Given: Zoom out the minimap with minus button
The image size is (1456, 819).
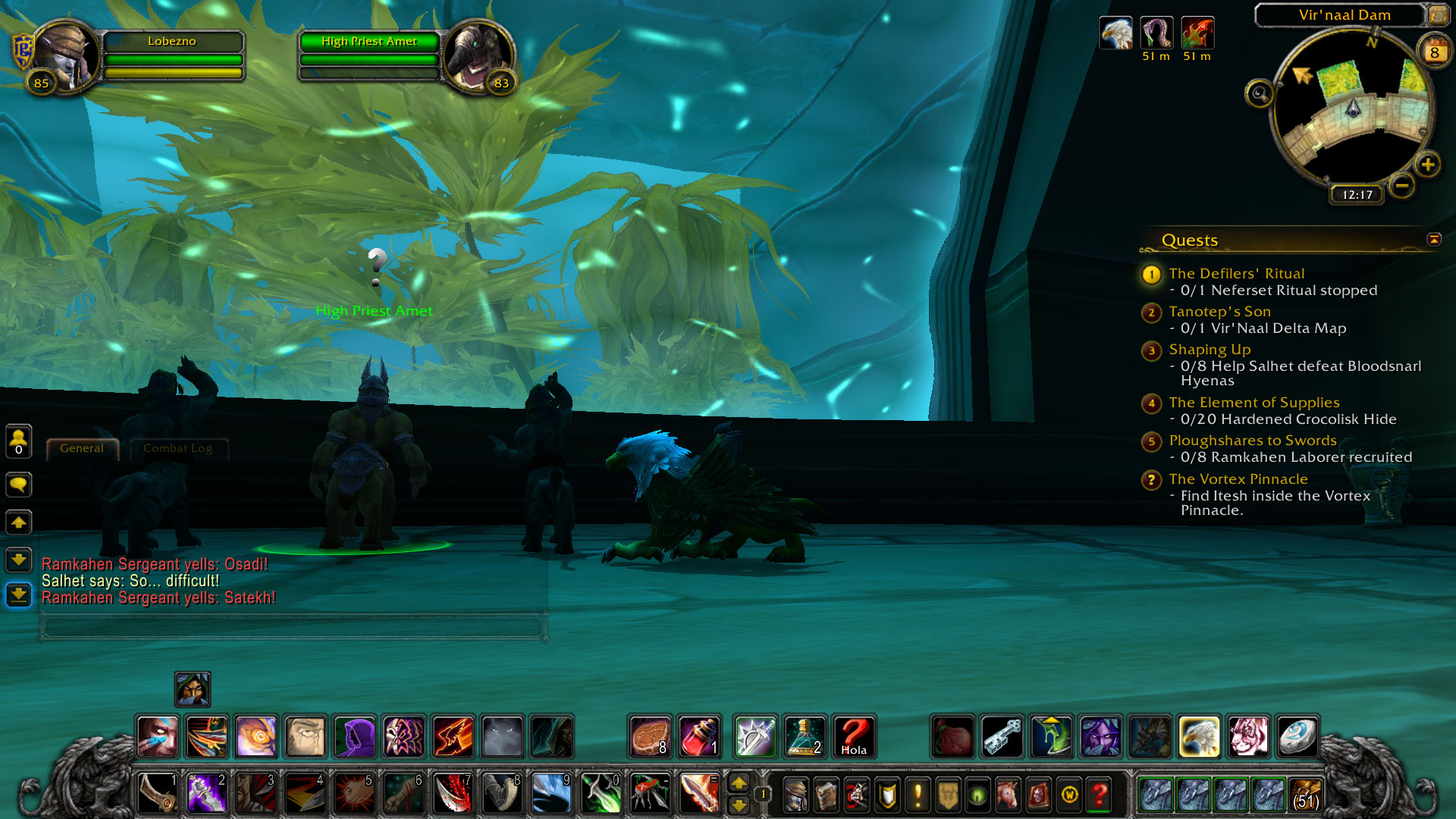Looking at the screenshot, I should click(x=1402, y=185).
